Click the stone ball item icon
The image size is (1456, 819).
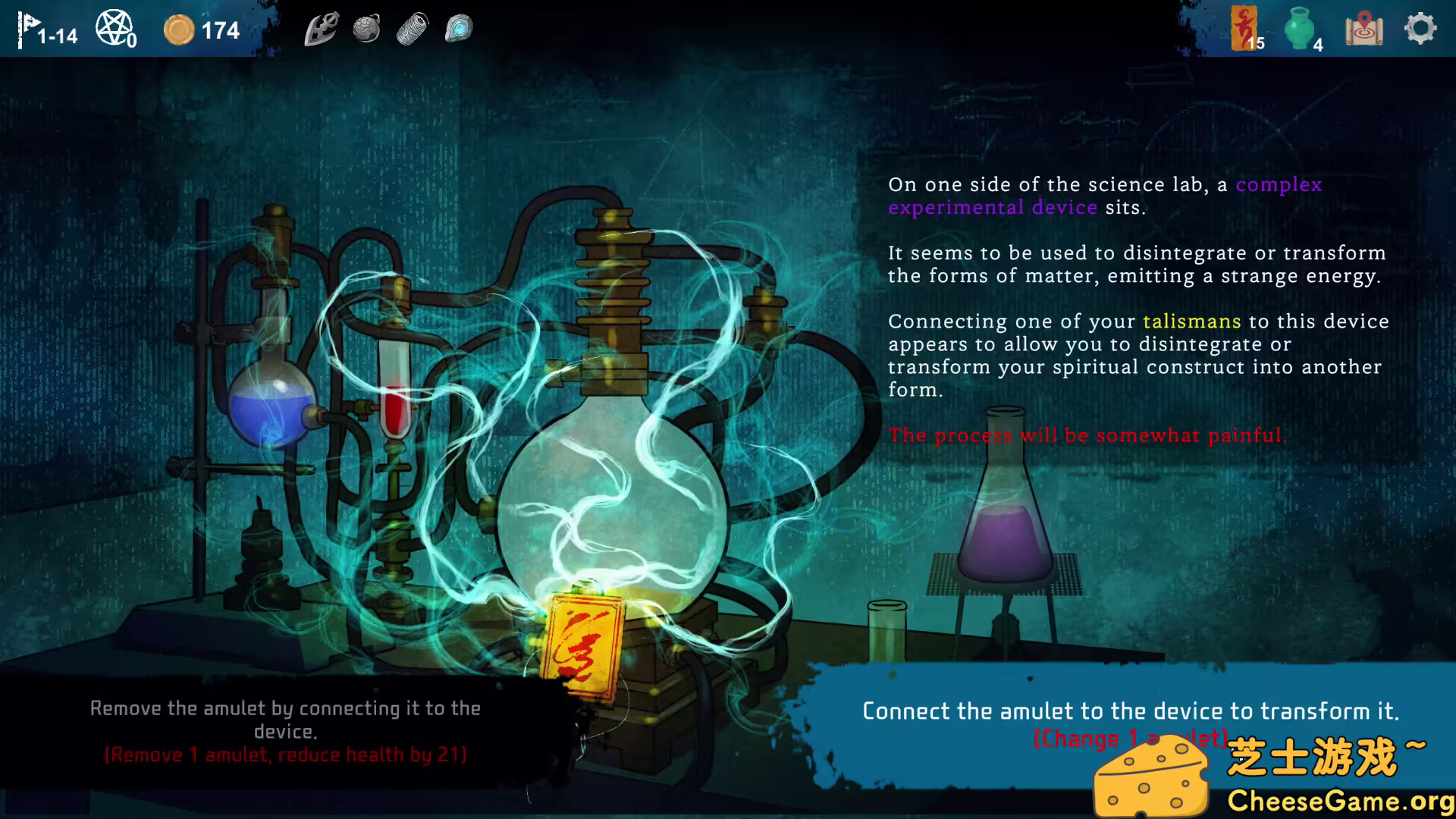tap(366, 28)
